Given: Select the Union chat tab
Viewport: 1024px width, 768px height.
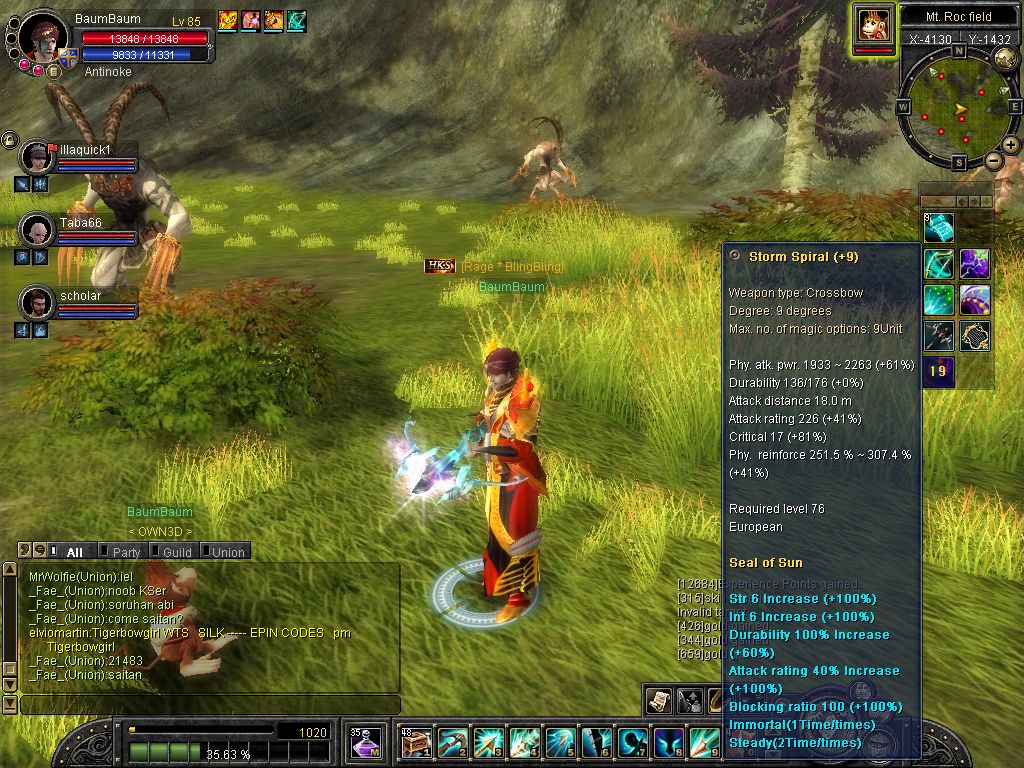Looking at the screenshot, I should click(226, 552).
